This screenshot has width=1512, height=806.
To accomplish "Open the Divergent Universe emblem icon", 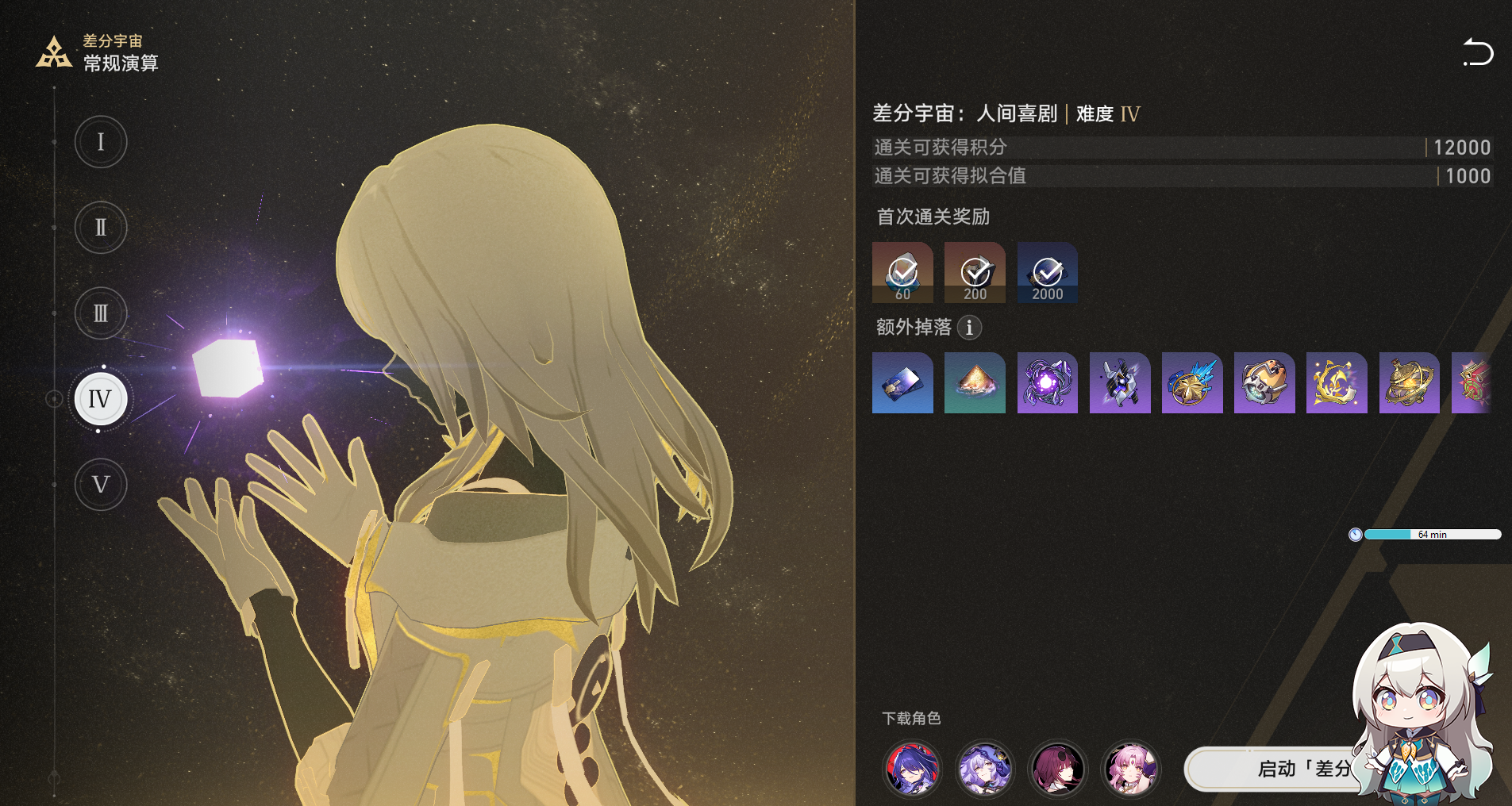I will [52, 50].
